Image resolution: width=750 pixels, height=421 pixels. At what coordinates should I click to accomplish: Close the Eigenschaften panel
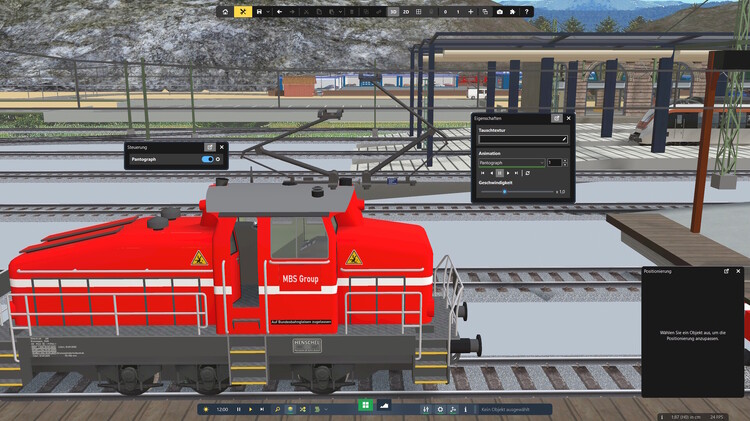pyautogui.click(x=568, y=118)
